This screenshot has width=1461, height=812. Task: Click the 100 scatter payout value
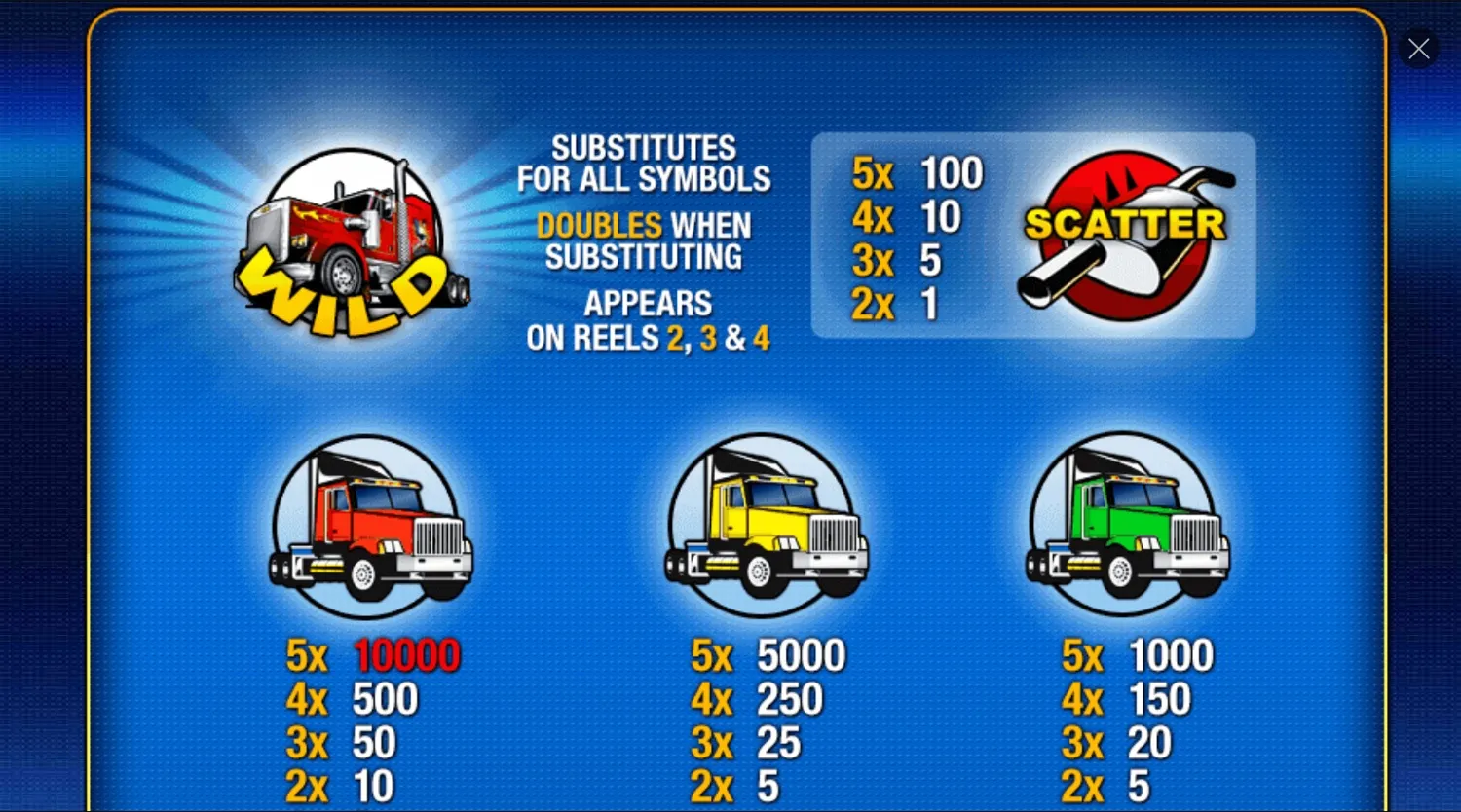950,172
